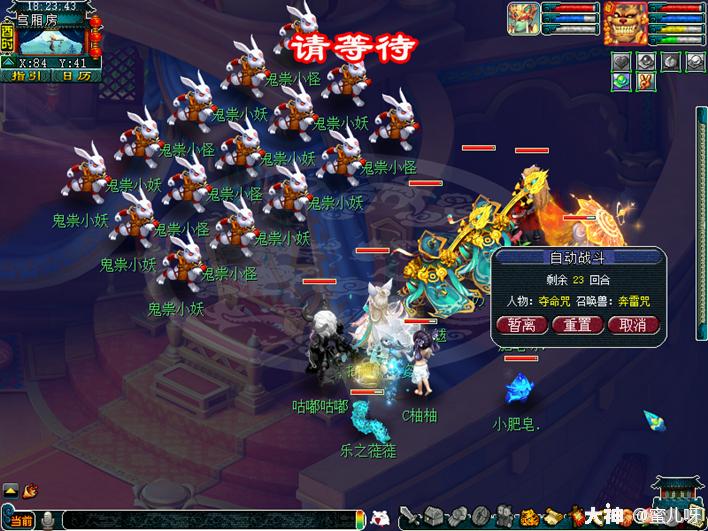
Task: Select the summoned pet portrait
Action: pyautogui.click(x=523, y=22)
